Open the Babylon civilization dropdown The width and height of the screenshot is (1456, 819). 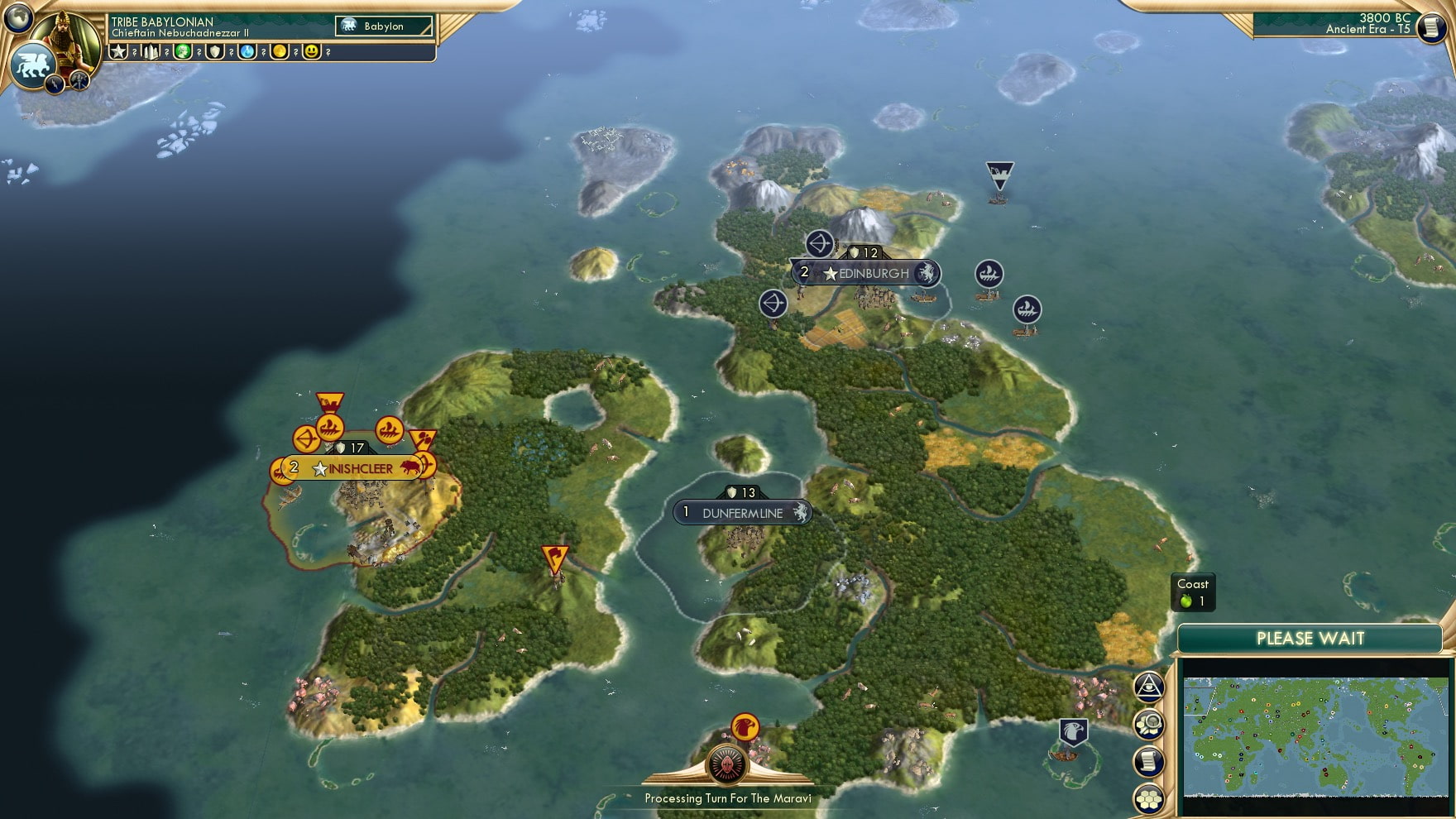pyautogui.click(x=384, y=26)
